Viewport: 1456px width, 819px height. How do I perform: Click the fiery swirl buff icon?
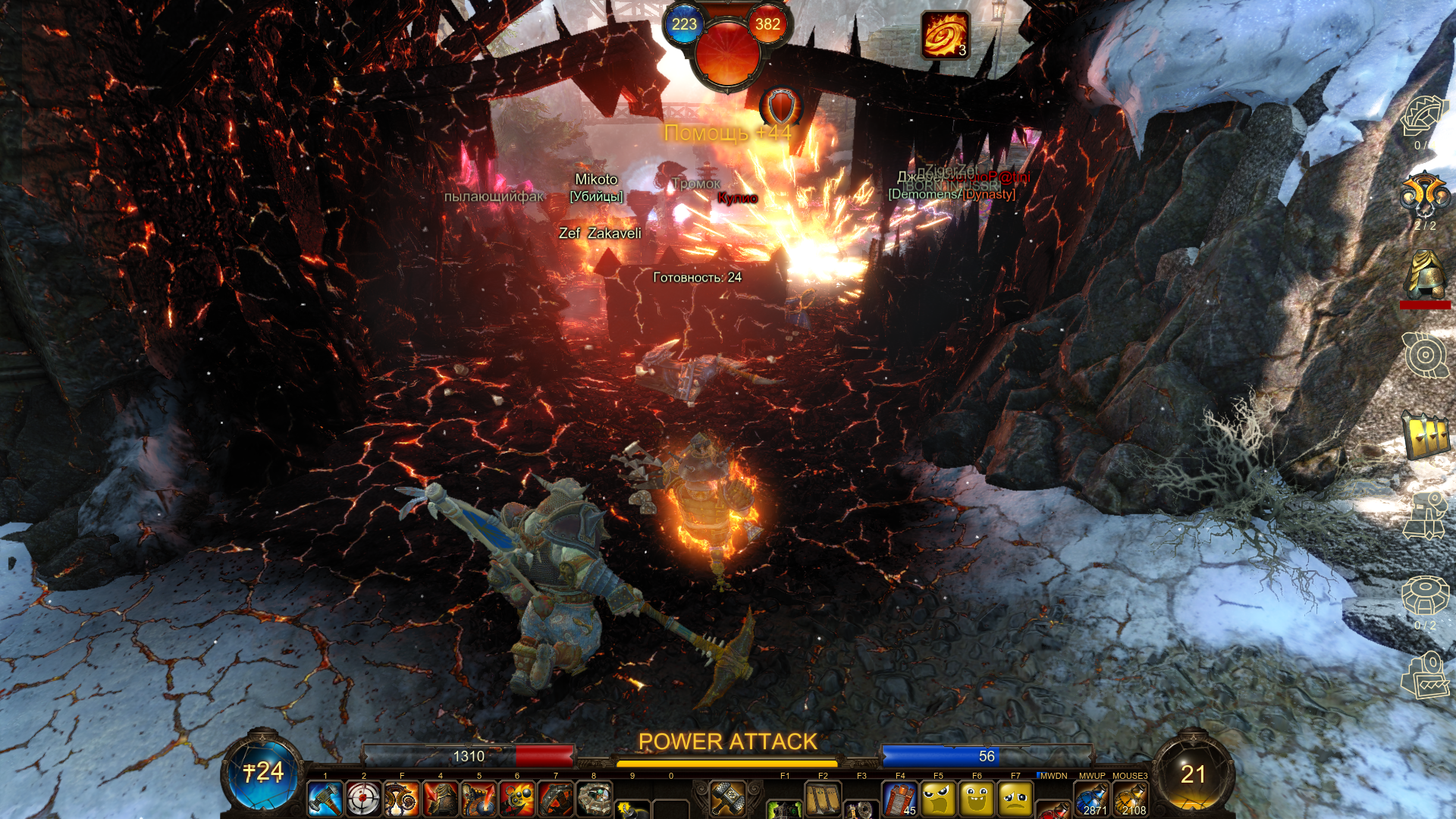coord(945,35)
